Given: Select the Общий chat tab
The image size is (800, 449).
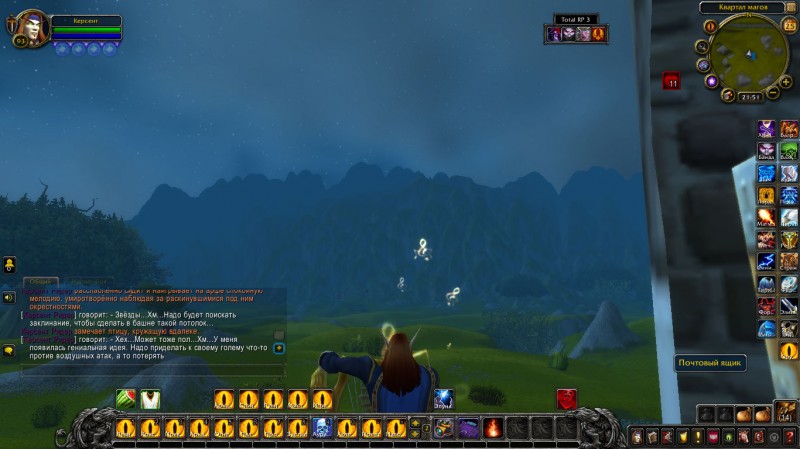Looking at the screenshot, I should click(x=40, y=283).
